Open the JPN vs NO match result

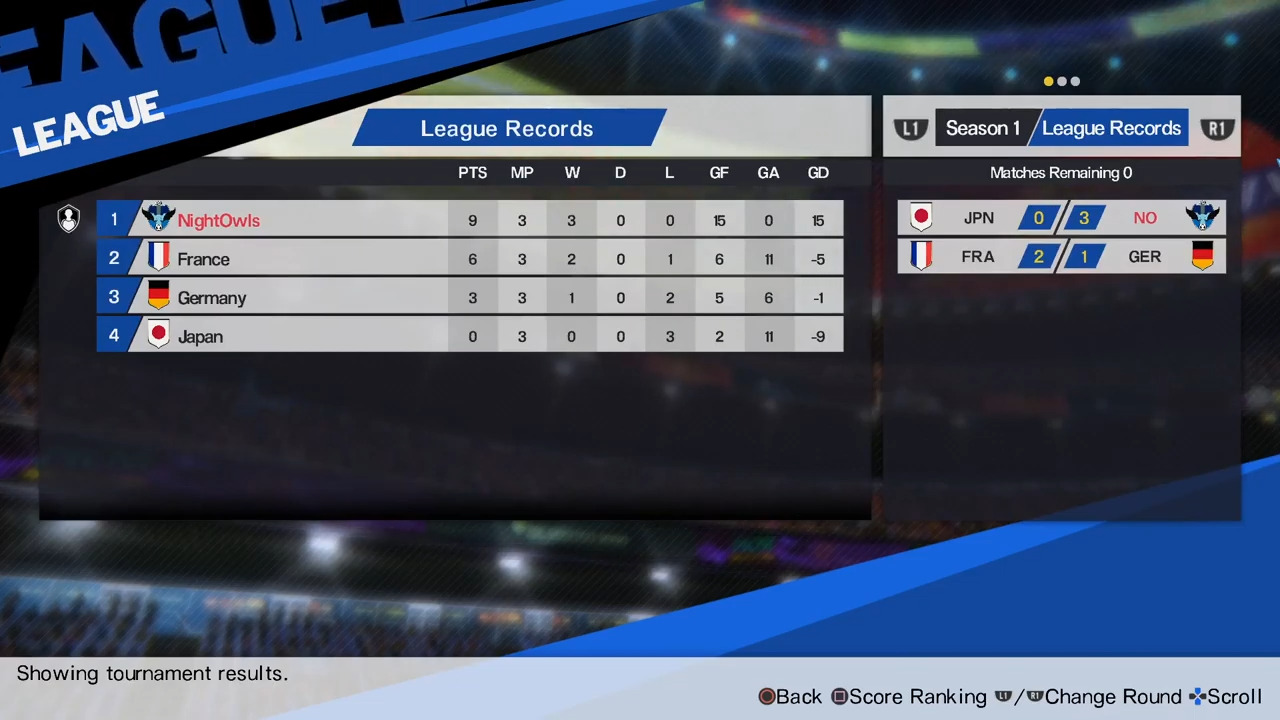pyautogui.click(x=1061, y=218)
